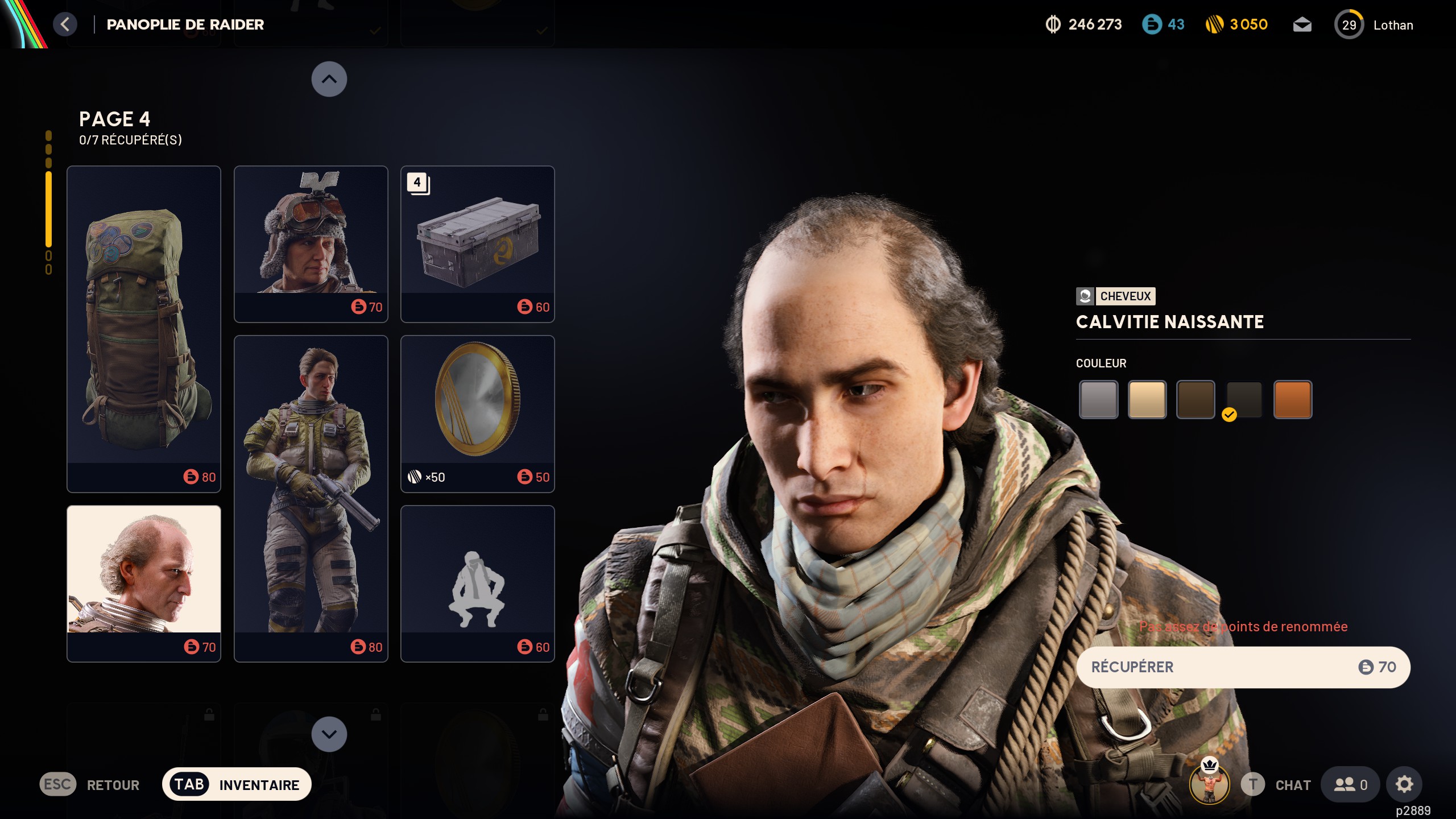The height and width of the screenshot is (819, 1456).
Task: Select the balding hair reward tile
Action: click(144, 583)
